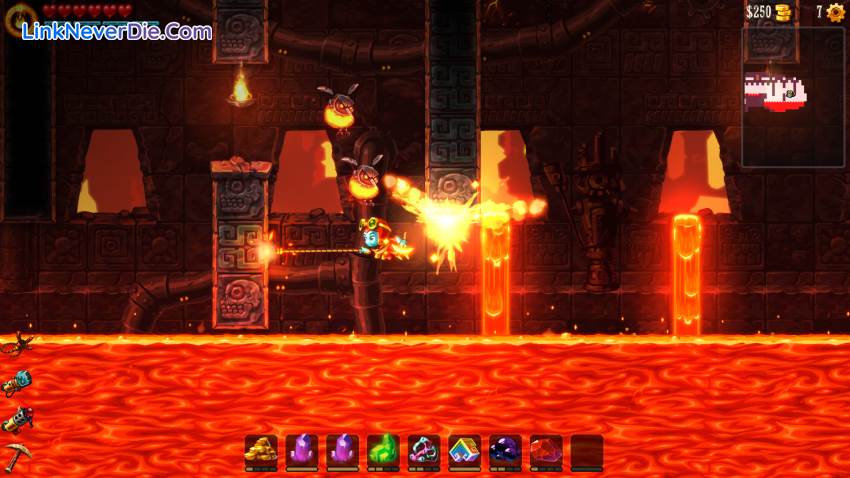Pick the rainbow prism loot slot

[464, 450]
